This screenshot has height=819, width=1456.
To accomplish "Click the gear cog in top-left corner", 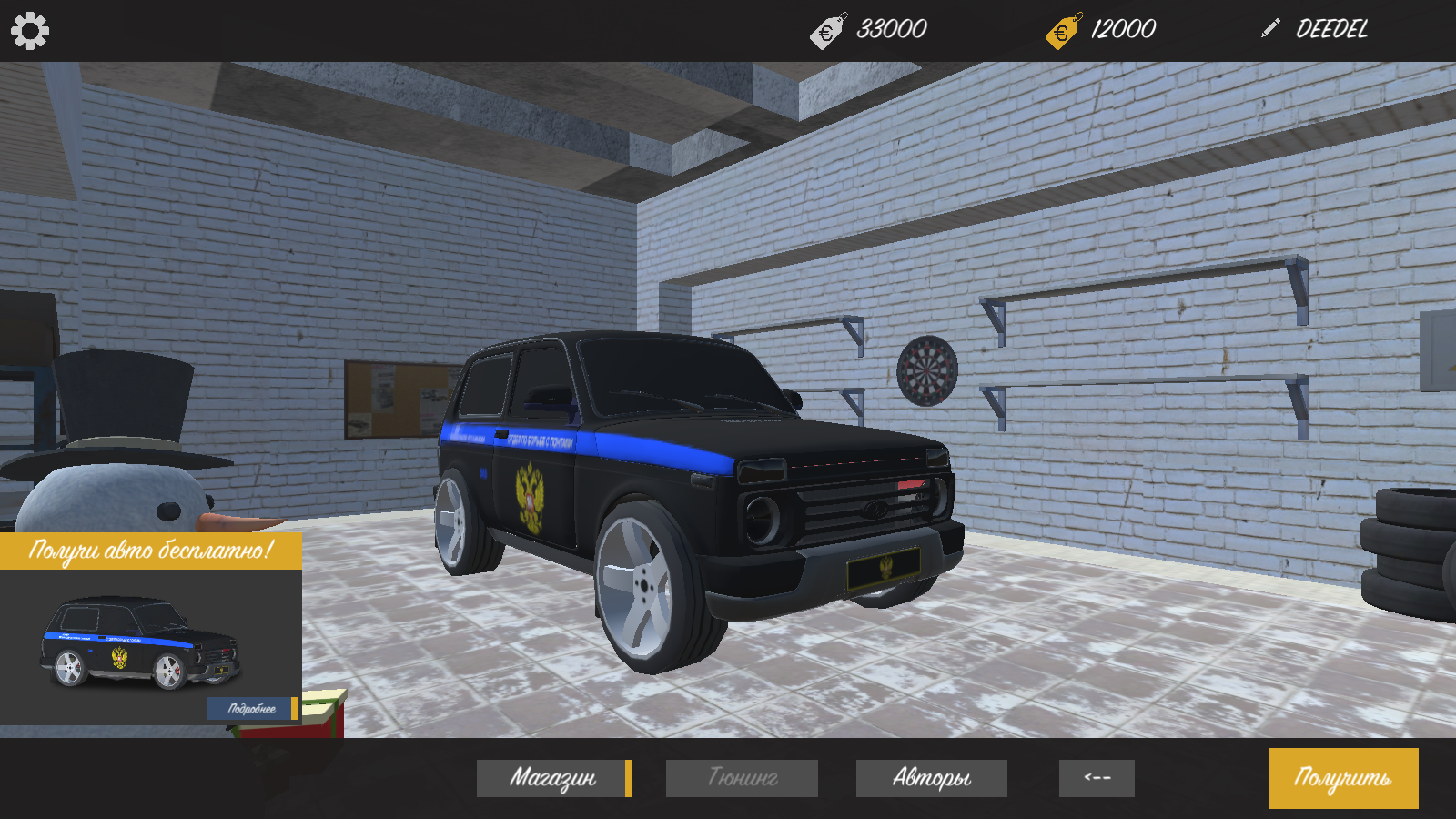I will [31, 29].
